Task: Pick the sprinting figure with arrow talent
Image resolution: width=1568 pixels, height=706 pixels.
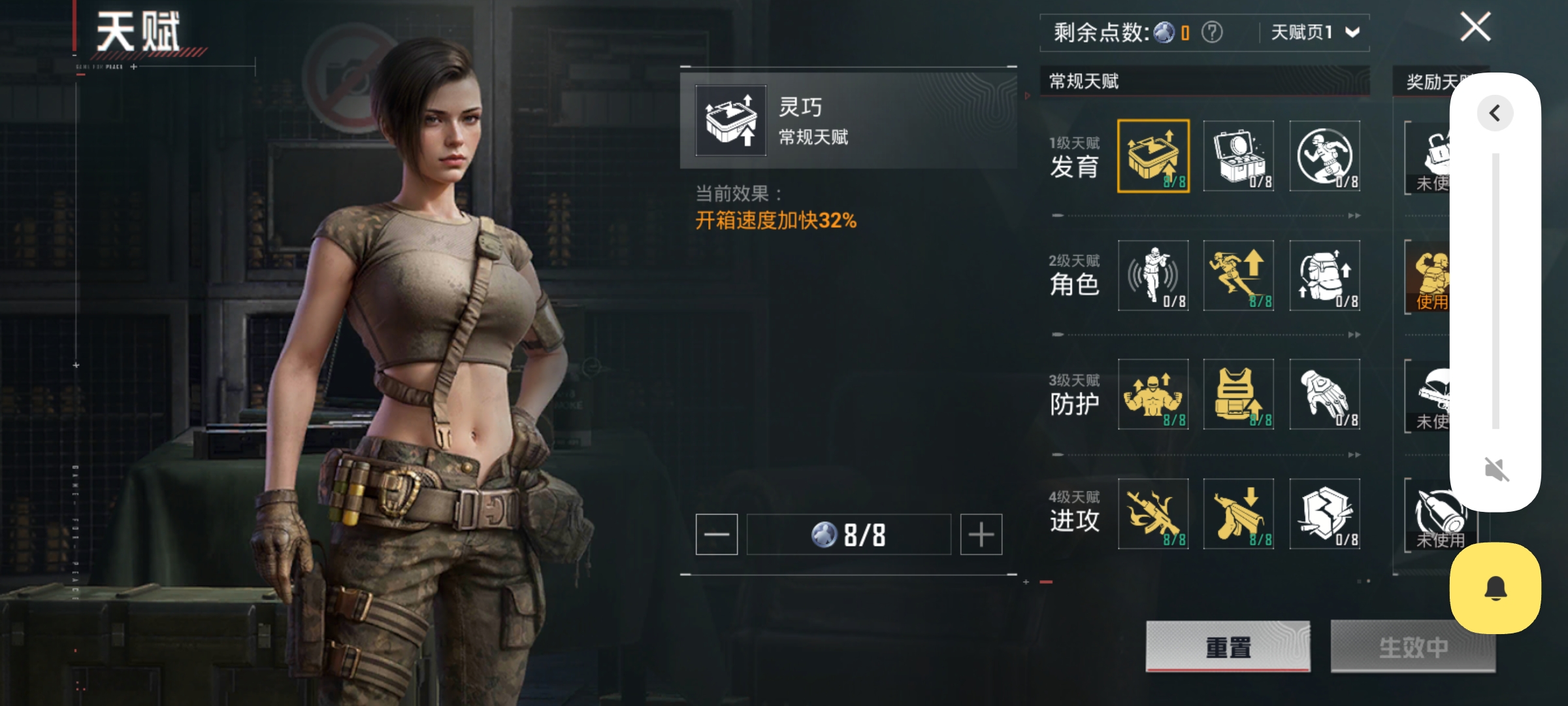Action: point(1239,275)
